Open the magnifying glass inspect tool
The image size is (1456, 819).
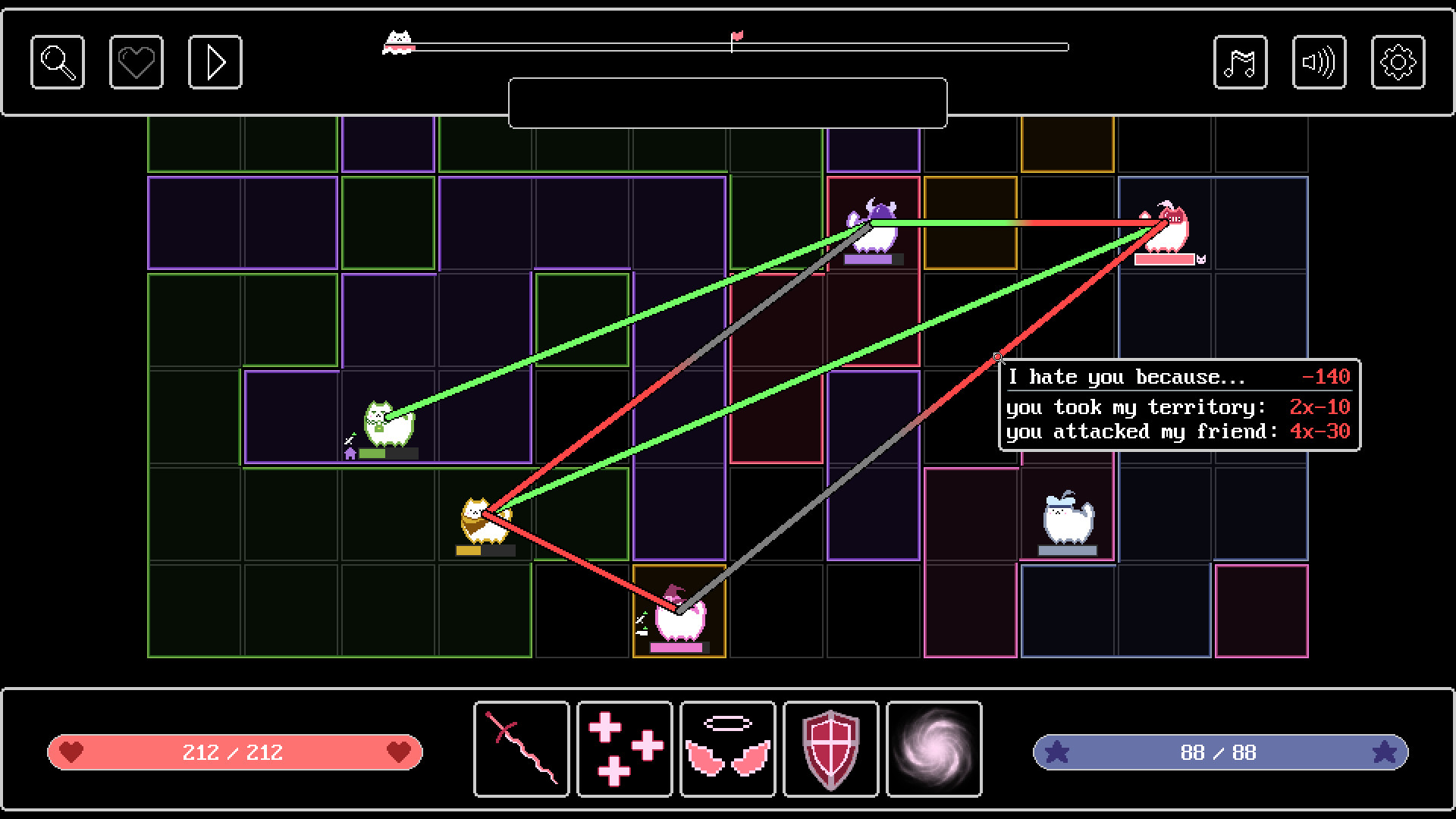click(57, 62)
